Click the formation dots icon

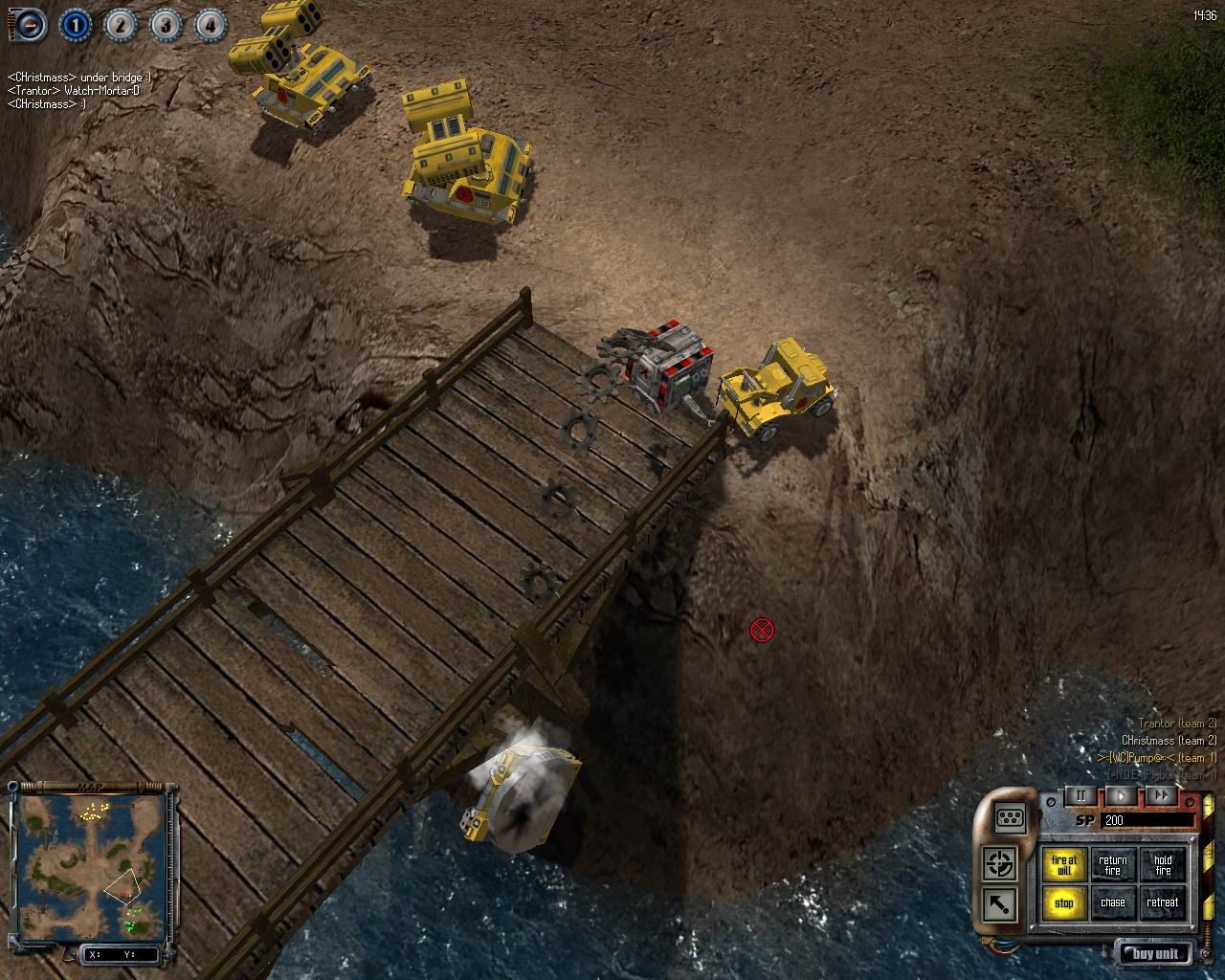1011,817
